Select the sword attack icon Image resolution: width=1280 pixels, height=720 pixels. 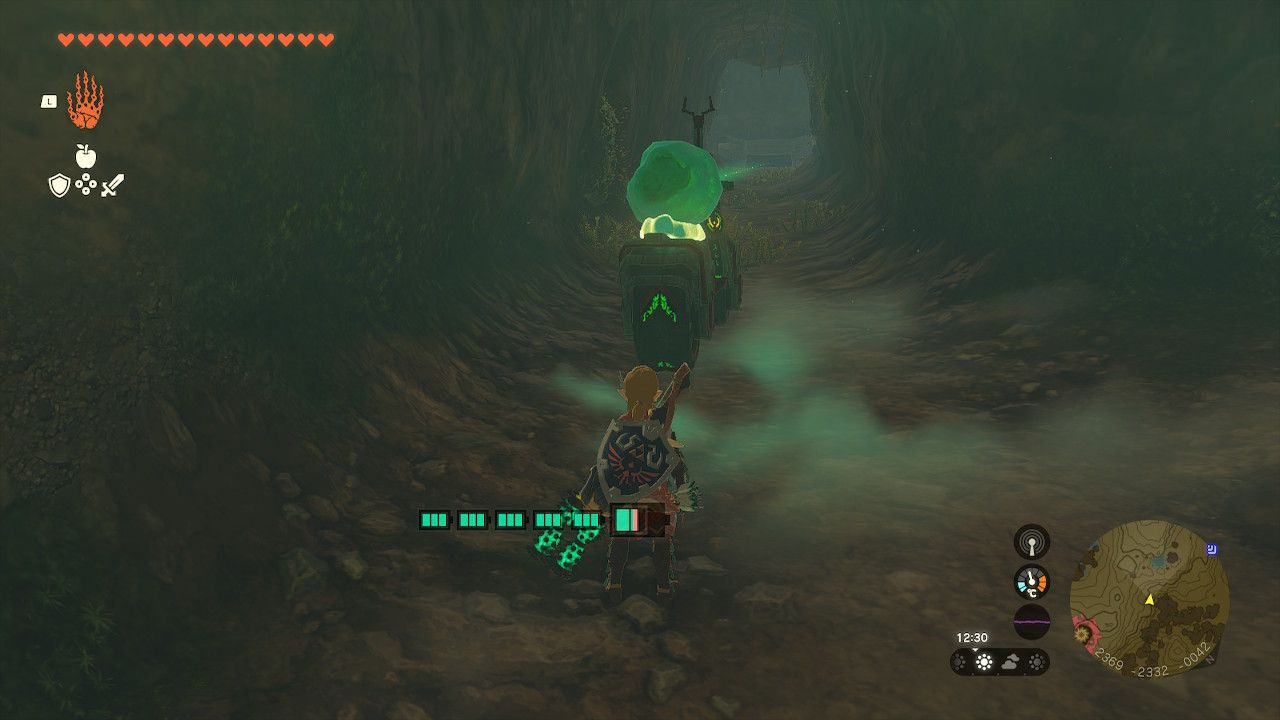[x=111, y=185]
